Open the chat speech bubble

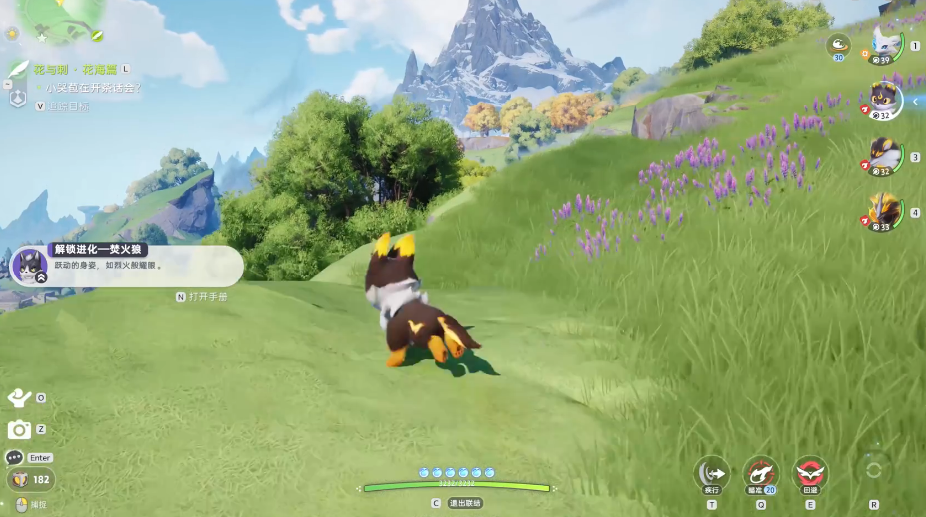tap(14, 457)
